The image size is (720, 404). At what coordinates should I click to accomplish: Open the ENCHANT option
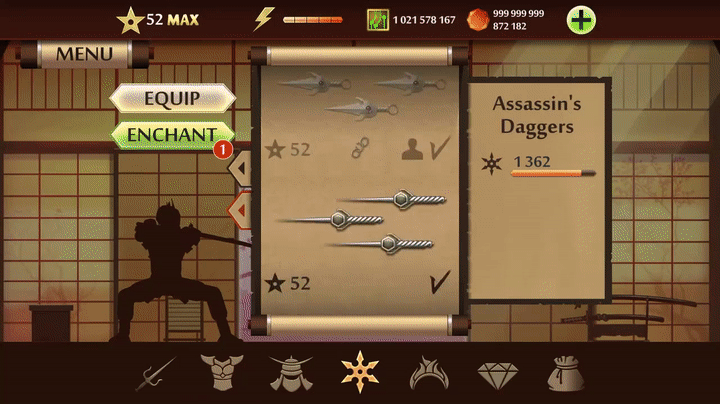(172, 134)
